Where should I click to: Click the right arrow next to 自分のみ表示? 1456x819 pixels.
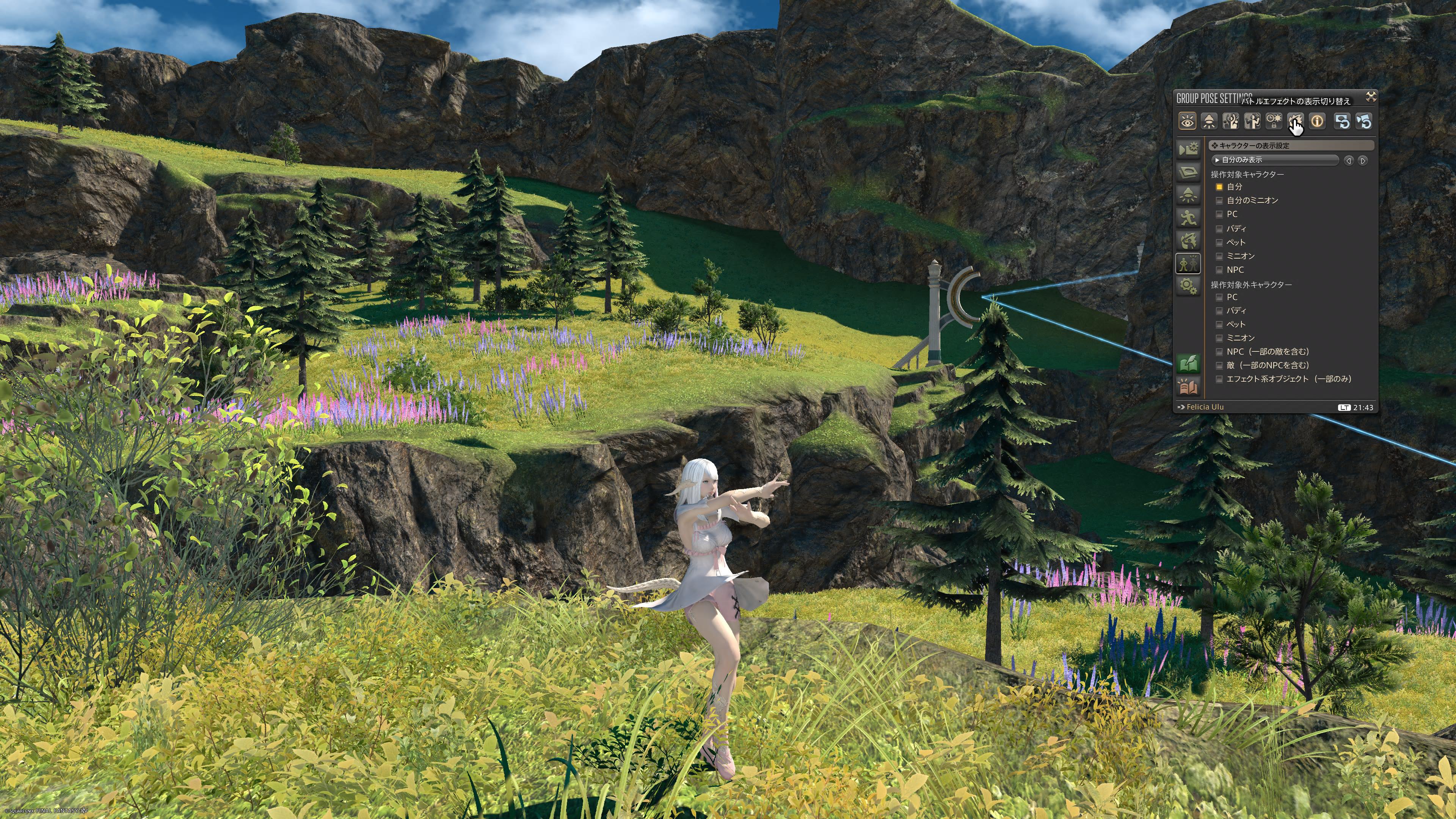(1363, 160)
